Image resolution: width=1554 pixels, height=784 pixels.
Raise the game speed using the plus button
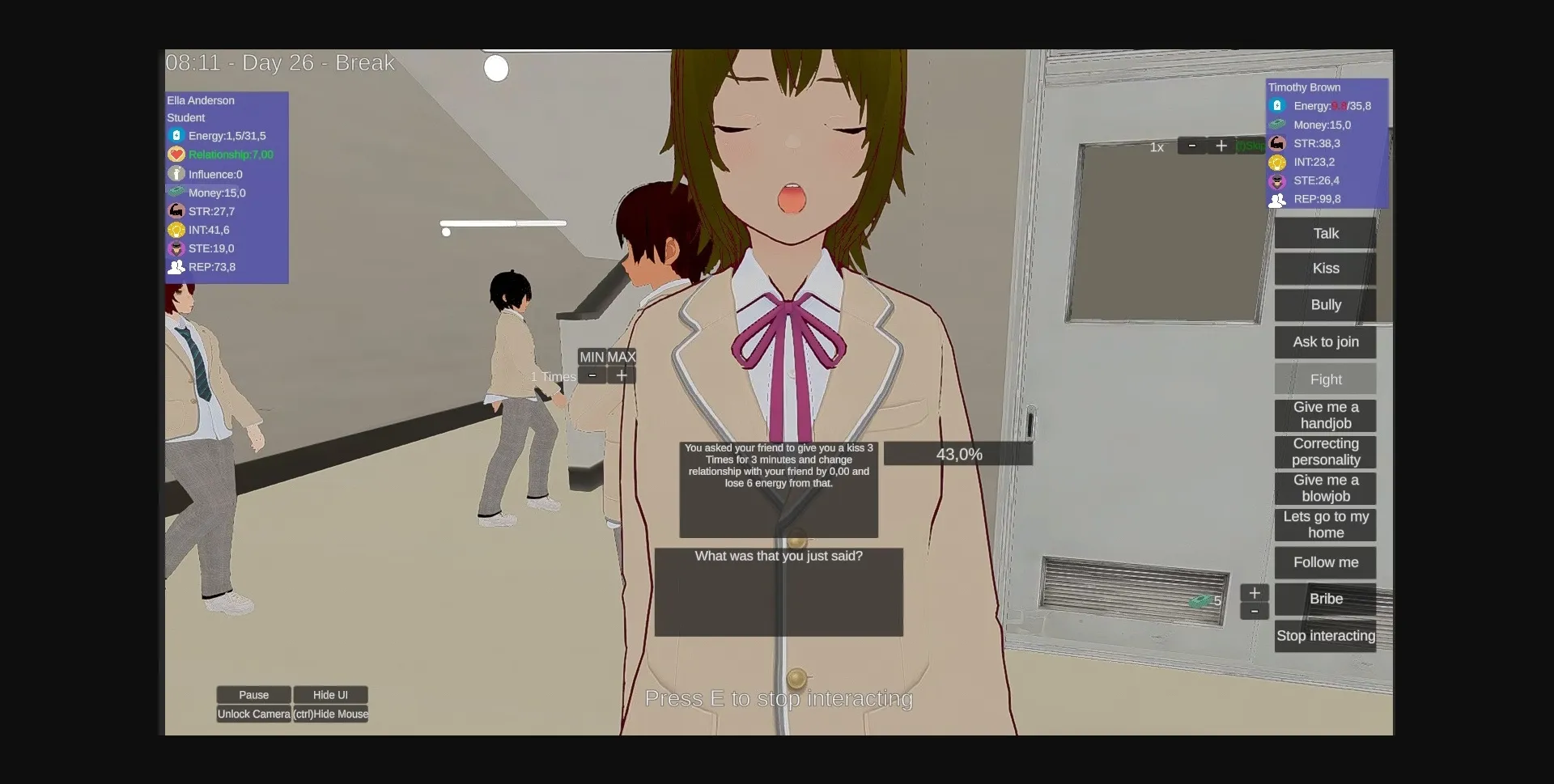pos(1222,146)
